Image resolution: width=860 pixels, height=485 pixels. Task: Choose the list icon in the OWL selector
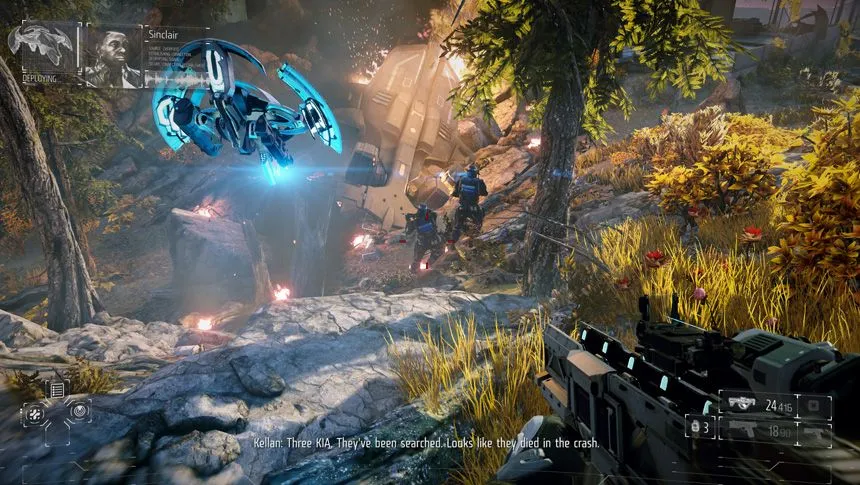[x=57, y=389]
